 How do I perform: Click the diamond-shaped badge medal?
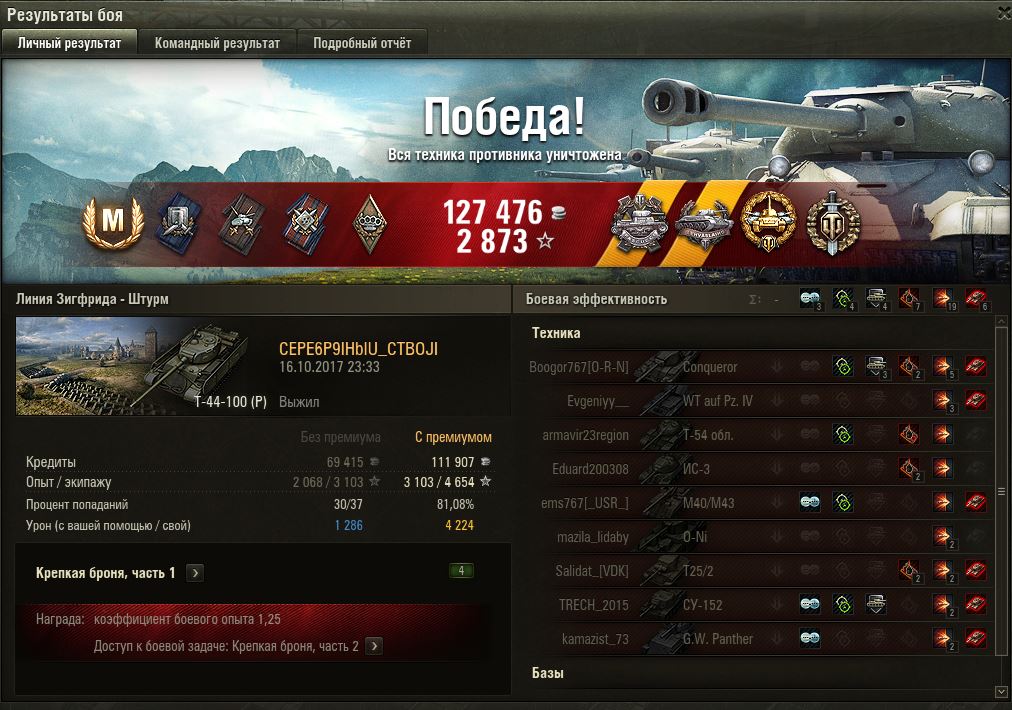pyautogui.click(x=371, y=222)
